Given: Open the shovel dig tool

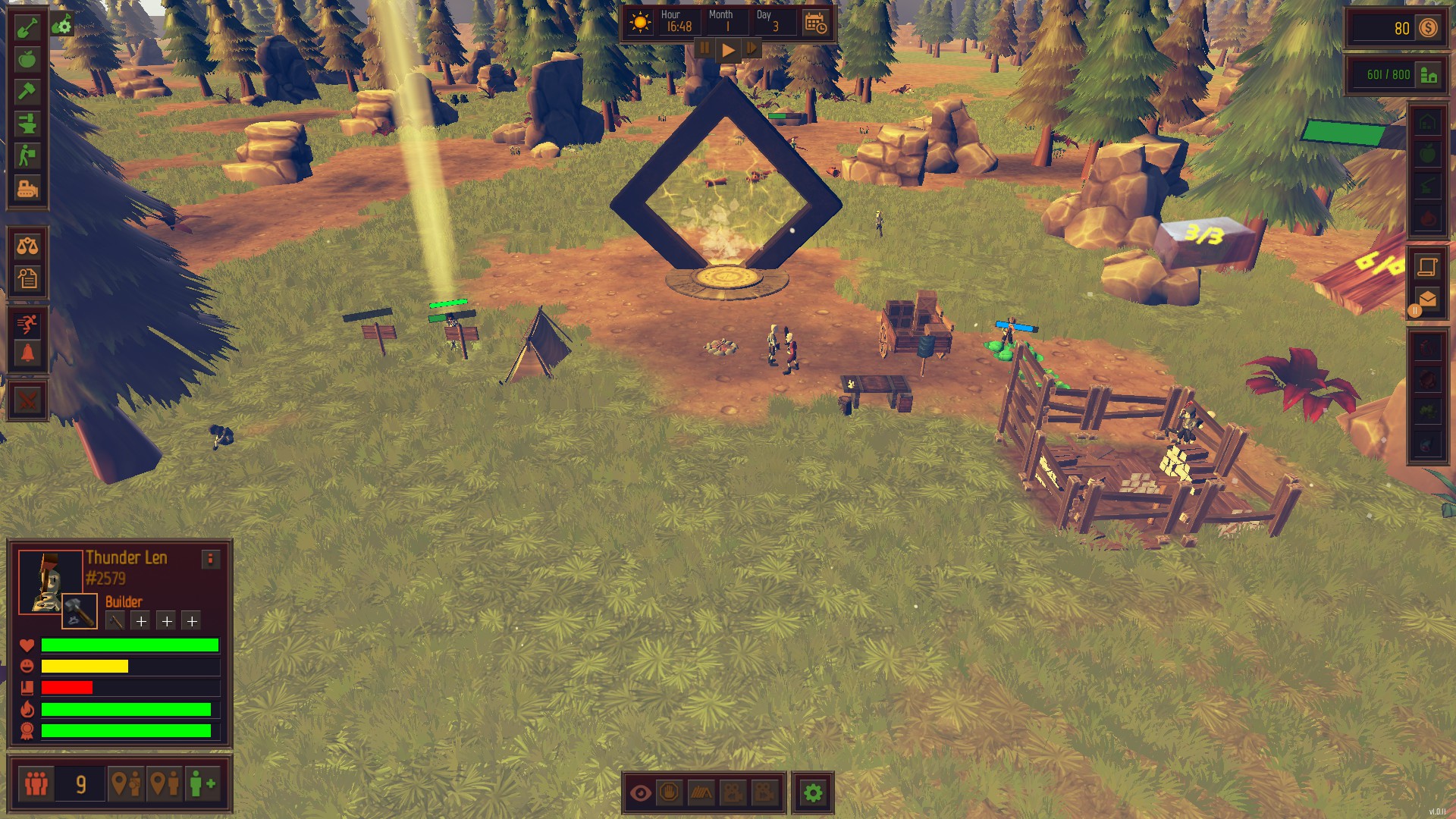Looking at the screenshot, I should 27,28.
